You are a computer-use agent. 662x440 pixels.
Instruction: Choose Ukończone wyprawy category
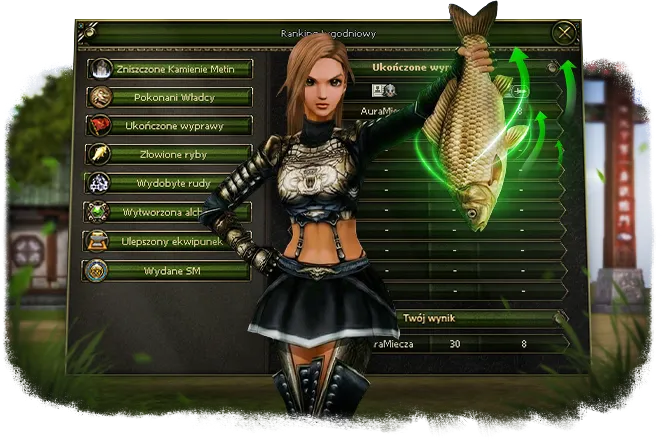168,126
